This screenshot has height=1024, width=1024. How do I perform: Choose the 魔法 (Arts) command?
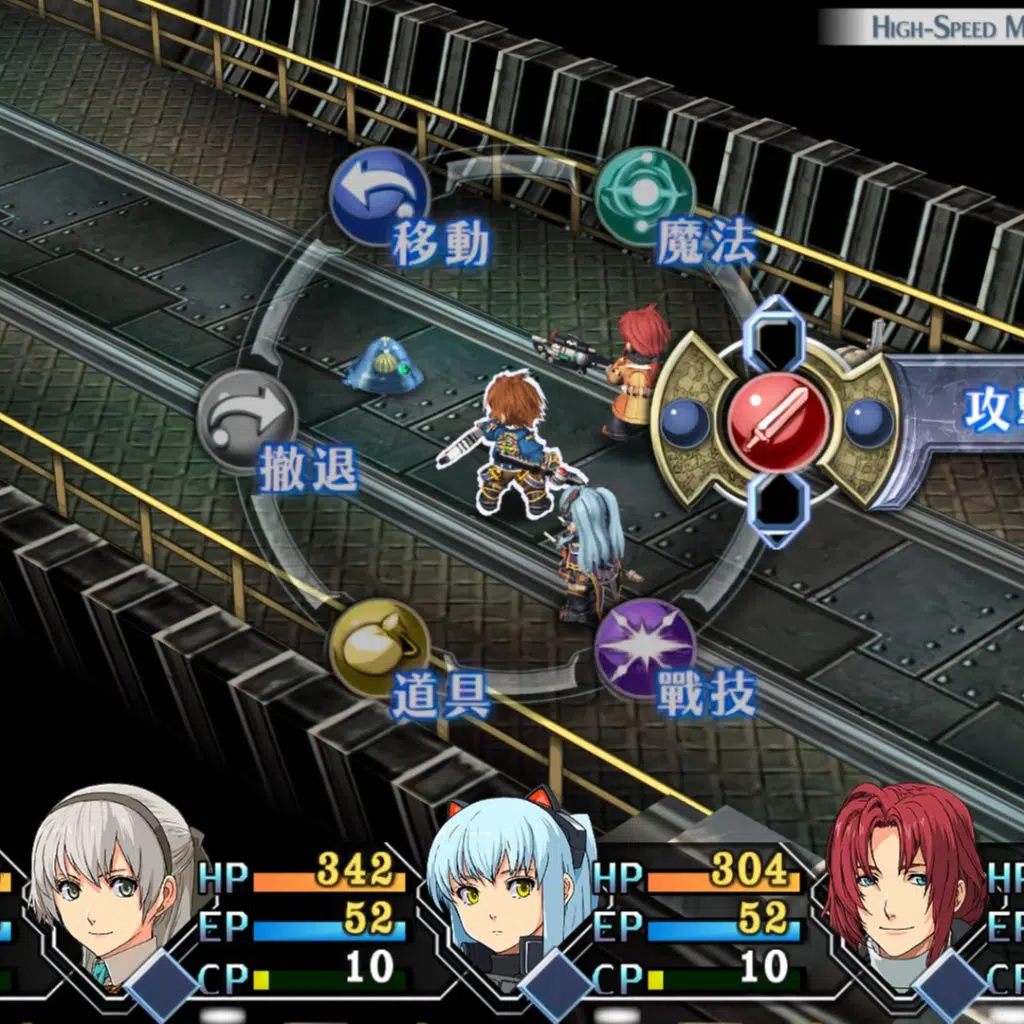[645, 196]
